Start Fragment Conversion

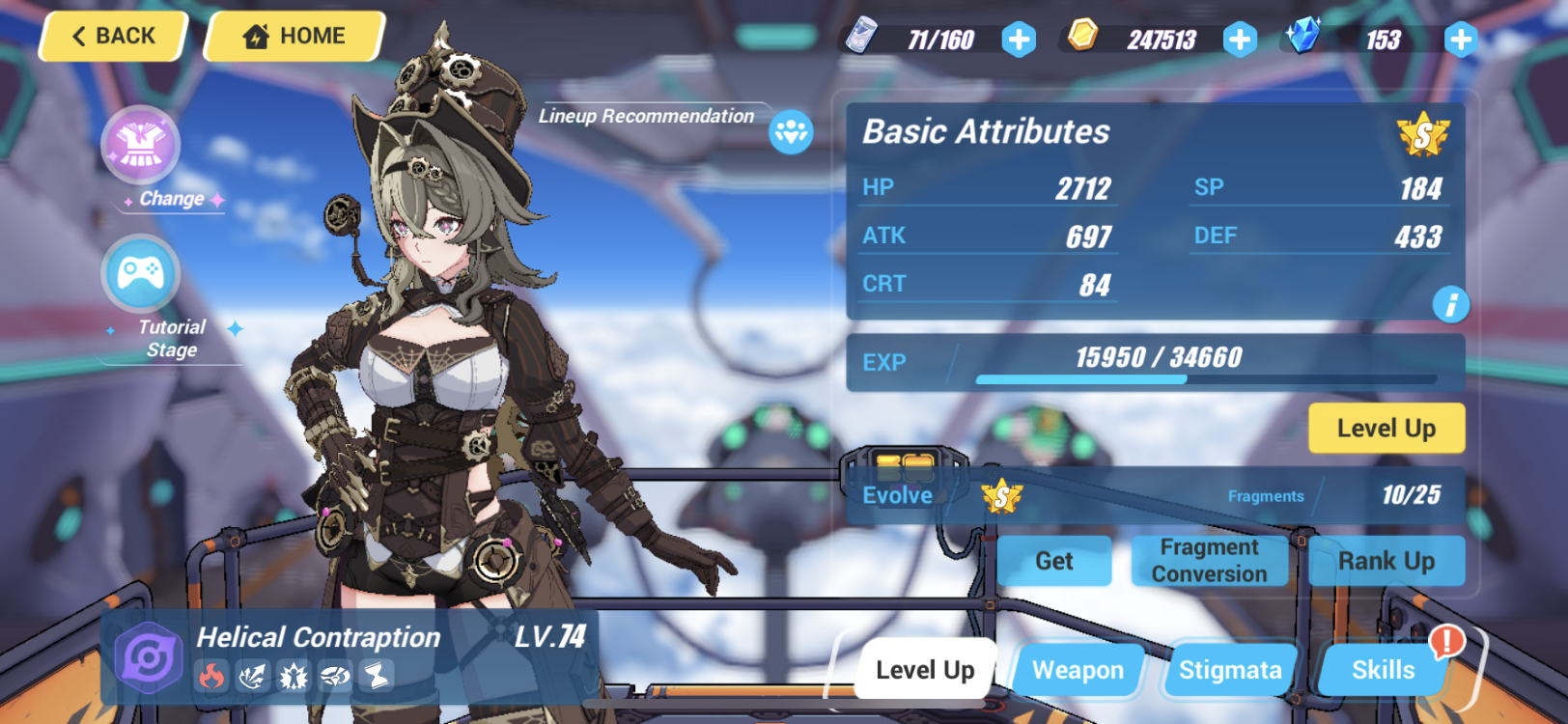[x=1209, y=561]
